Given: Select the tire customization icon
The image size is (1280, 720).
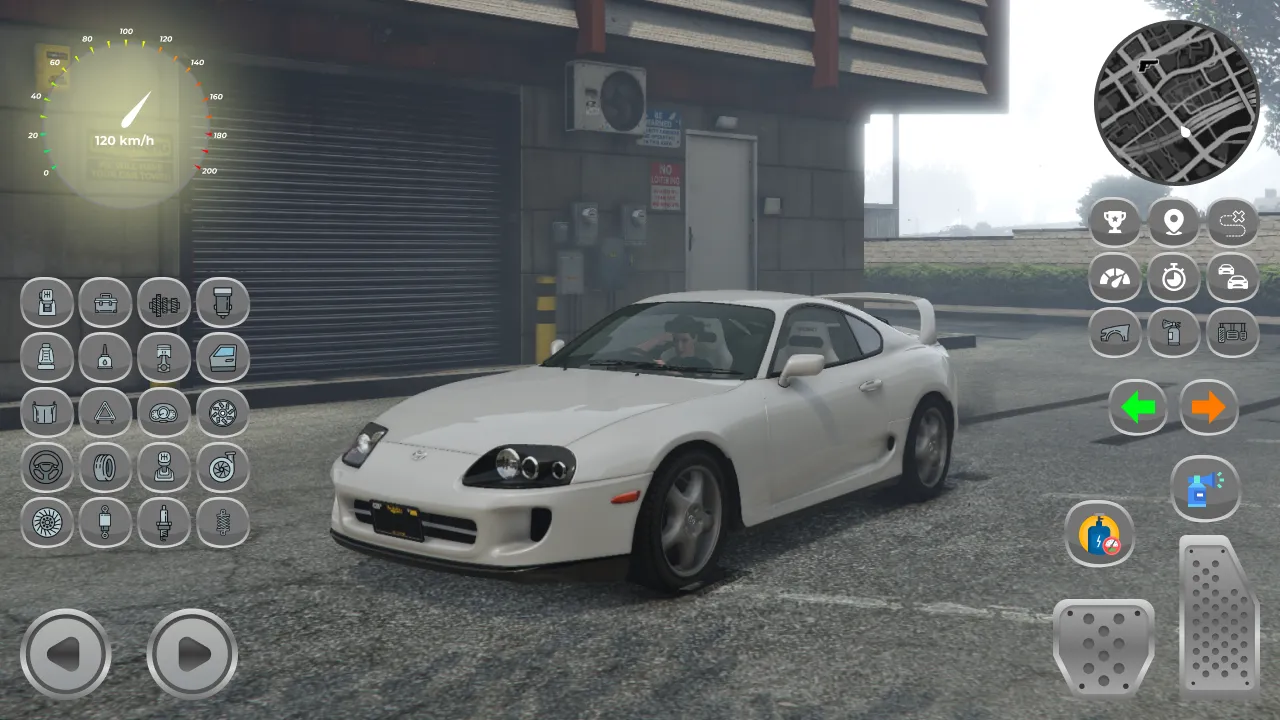Looking at the screenshot, I should click(x=105, y=469).
